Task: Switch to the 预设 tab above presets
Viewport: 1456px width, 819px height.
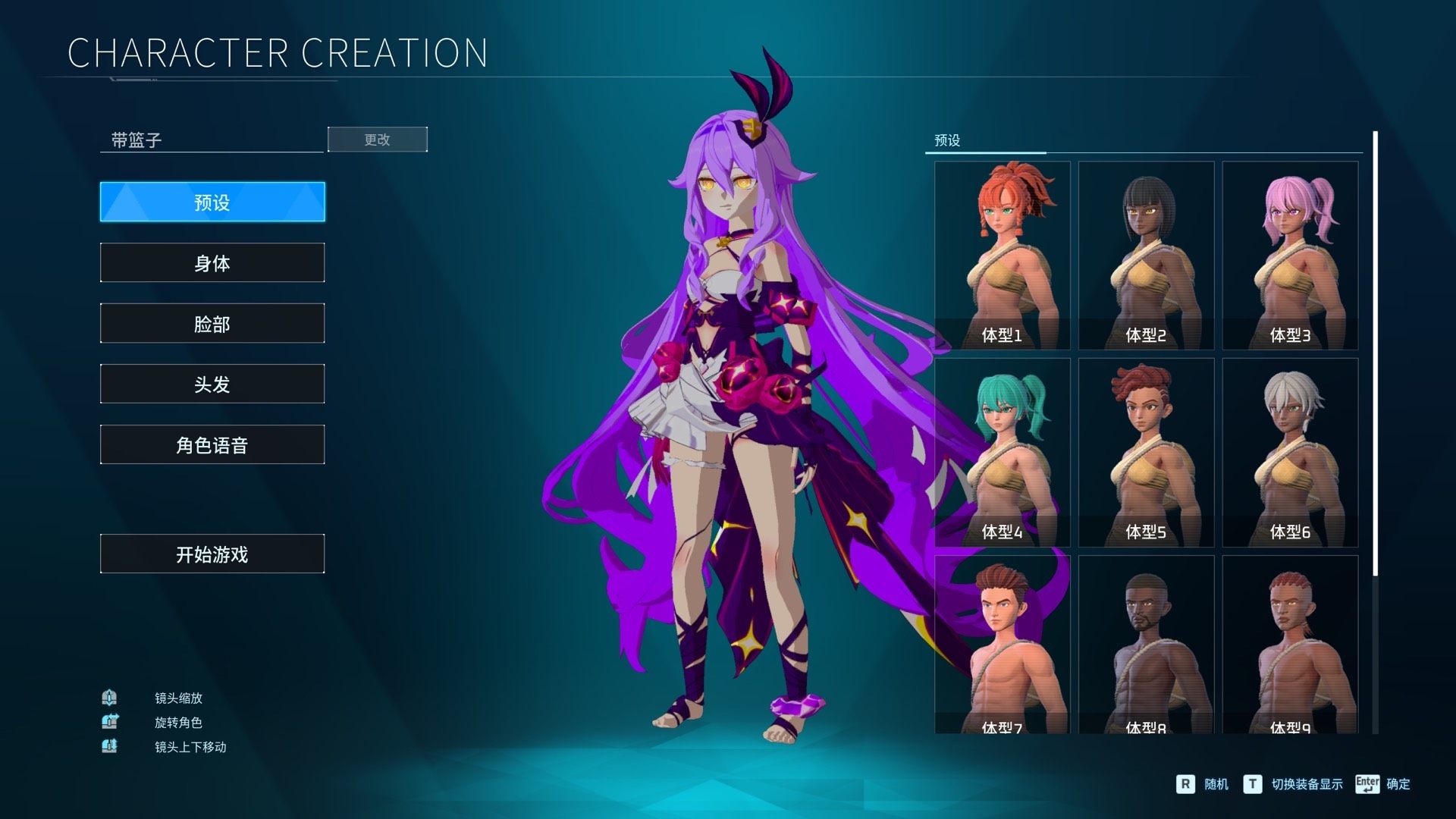Action: tap(947, 140)
